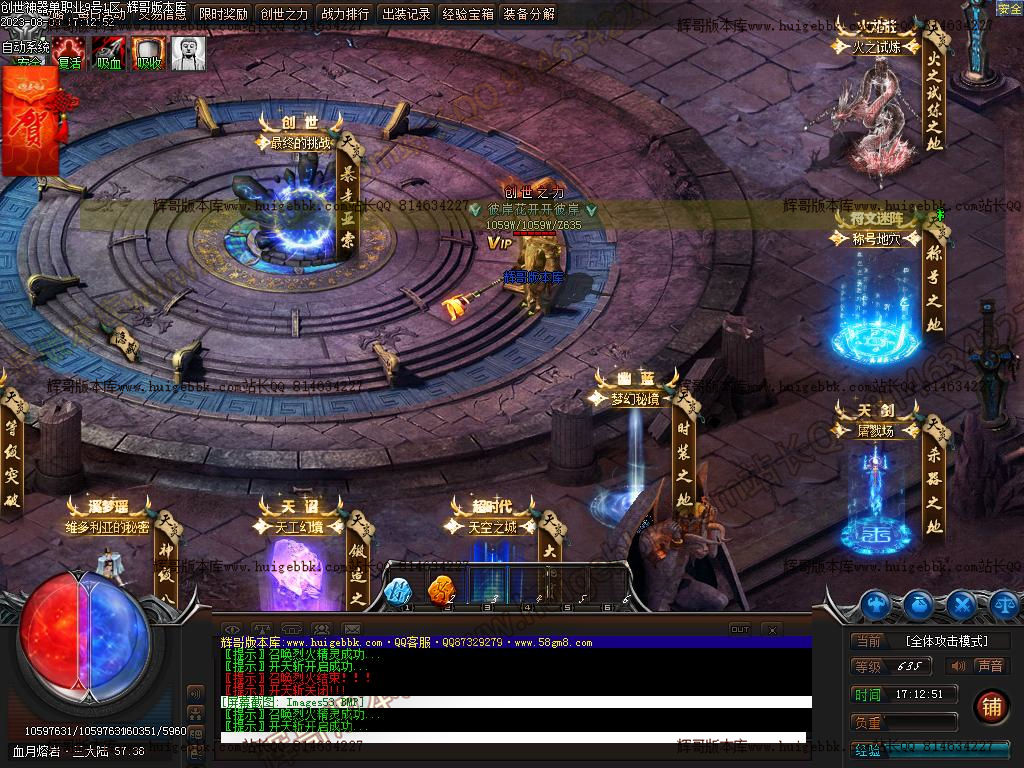The width and height of the screenshot is (1024, 768).
Task: Open the 限时奖励 menu
Action: click(x=223, y=14)
